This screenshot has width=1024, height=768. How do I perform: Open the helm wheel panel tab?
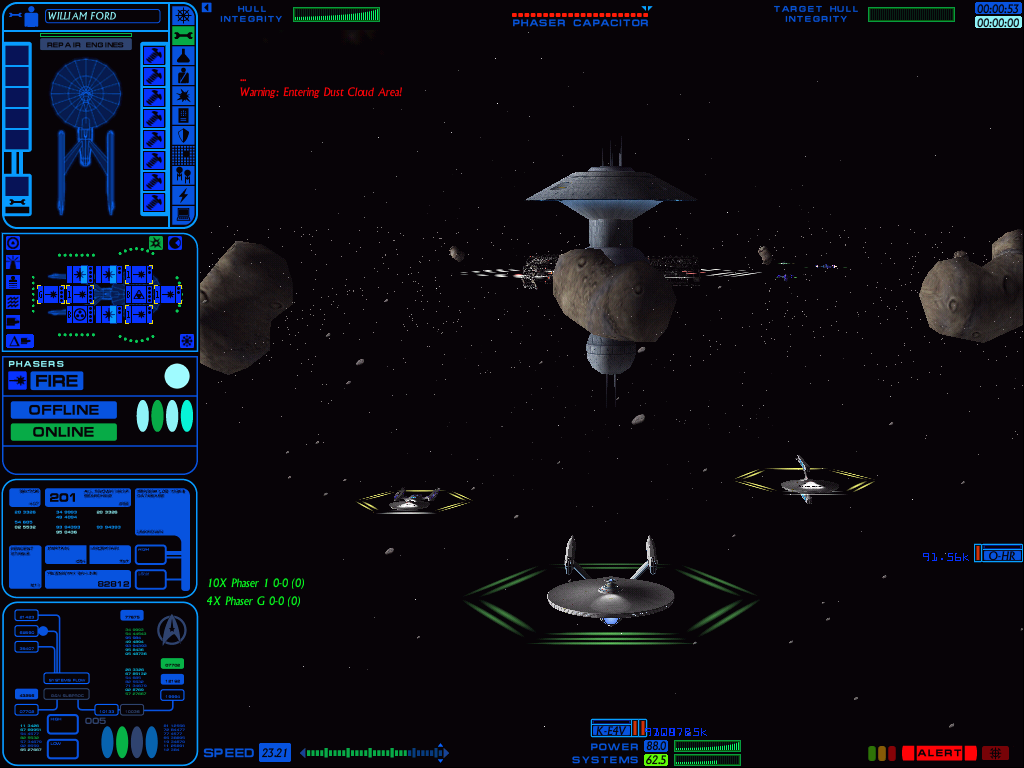[x=183, y=15]
